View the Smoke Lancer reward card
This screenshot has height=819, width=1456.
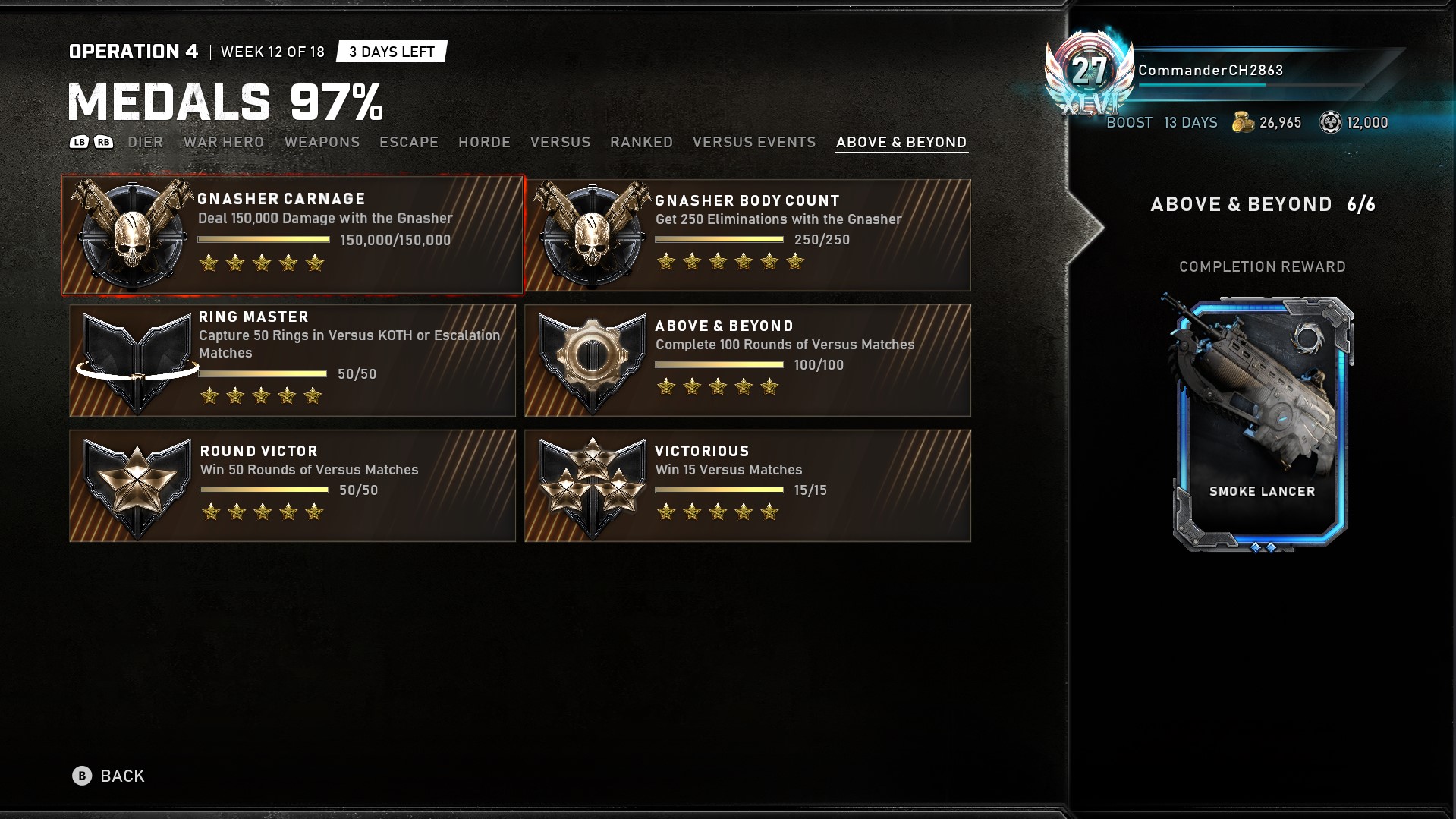[1262, 421]
